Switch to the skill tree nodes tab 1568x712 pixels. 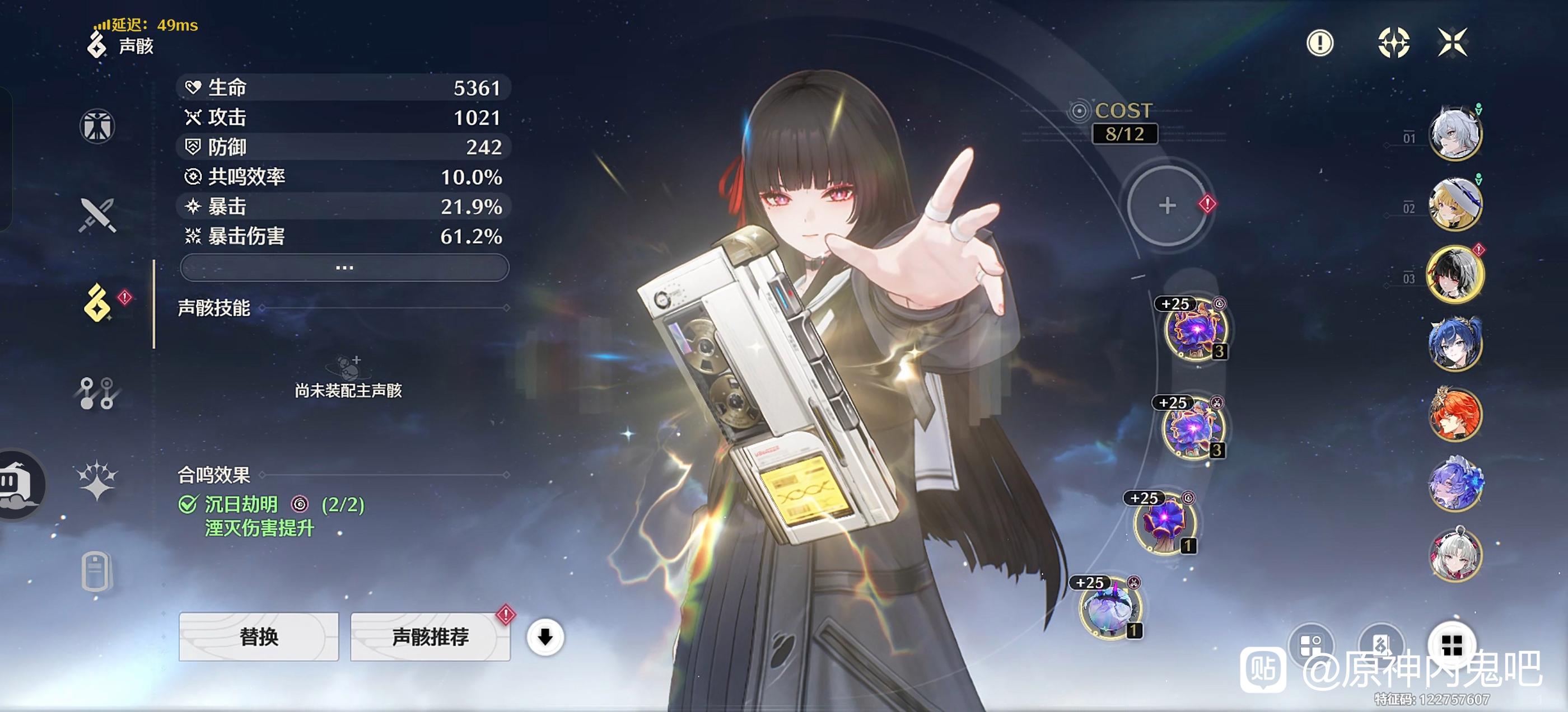(97, 393)
